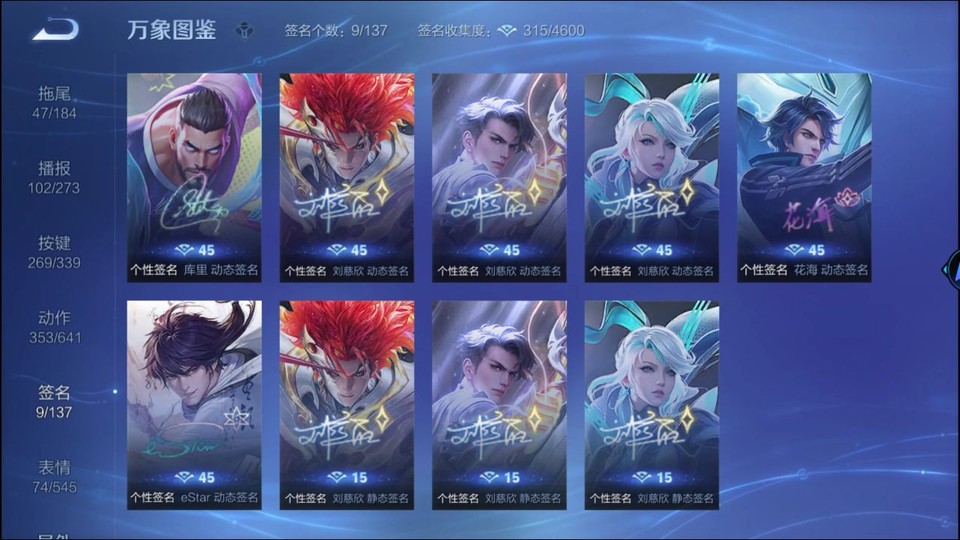Select the 花海 动态签名 card
This screenshot has width=960, height=540.
pos(804,176)
